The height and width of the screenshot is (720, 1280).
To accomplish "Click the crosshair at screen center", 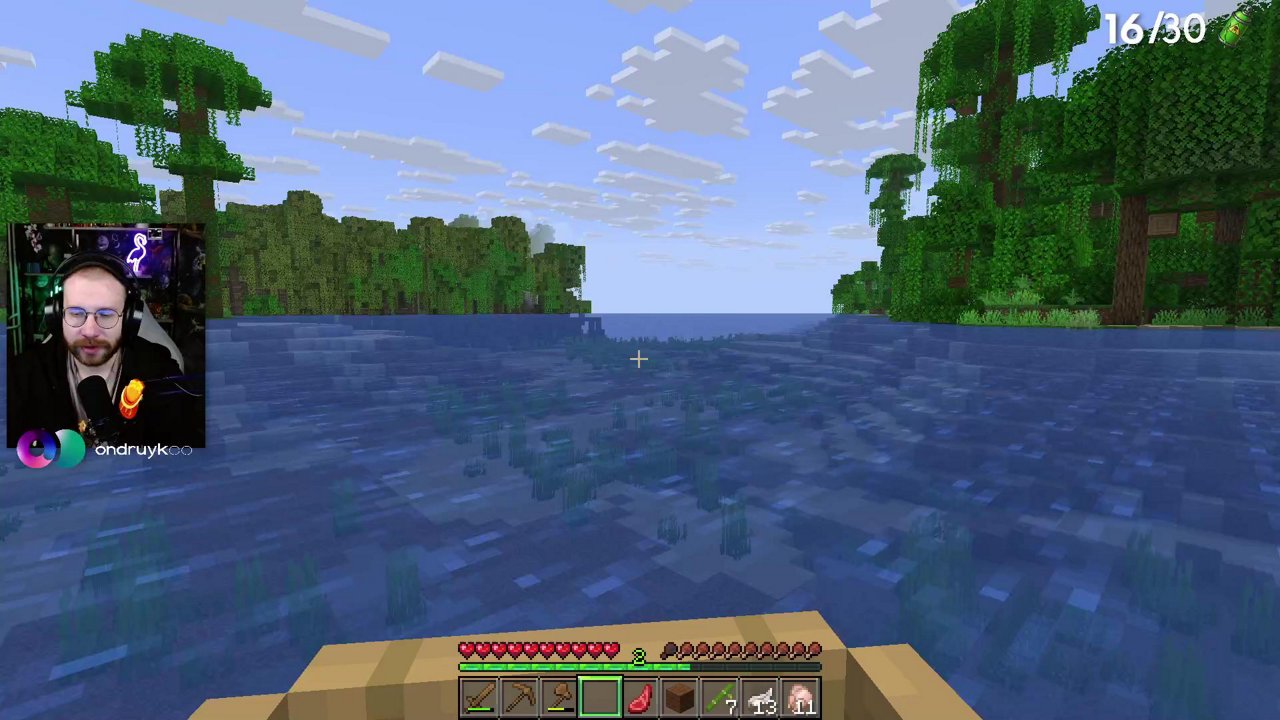I will coord(639,359).
